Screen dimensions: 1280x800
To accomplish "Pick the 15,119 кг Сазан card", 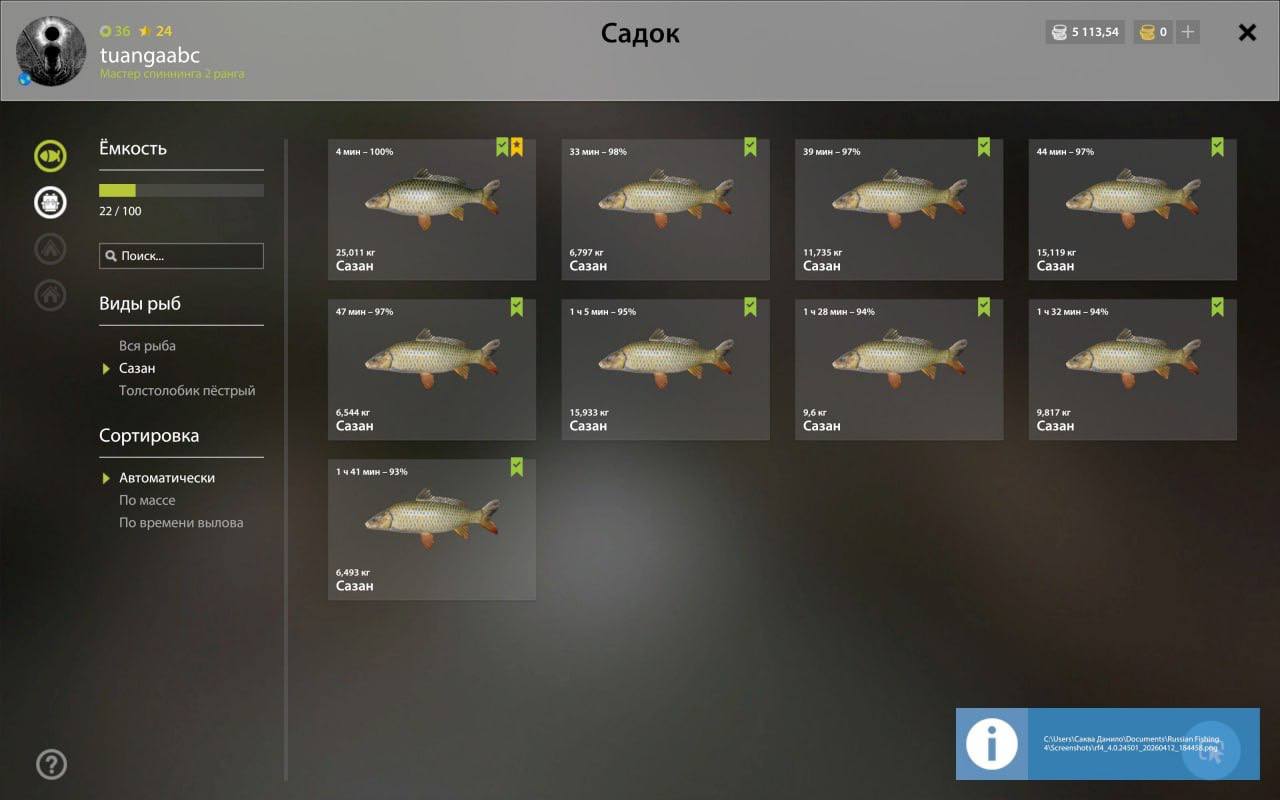I will (x=1132, y=209).
